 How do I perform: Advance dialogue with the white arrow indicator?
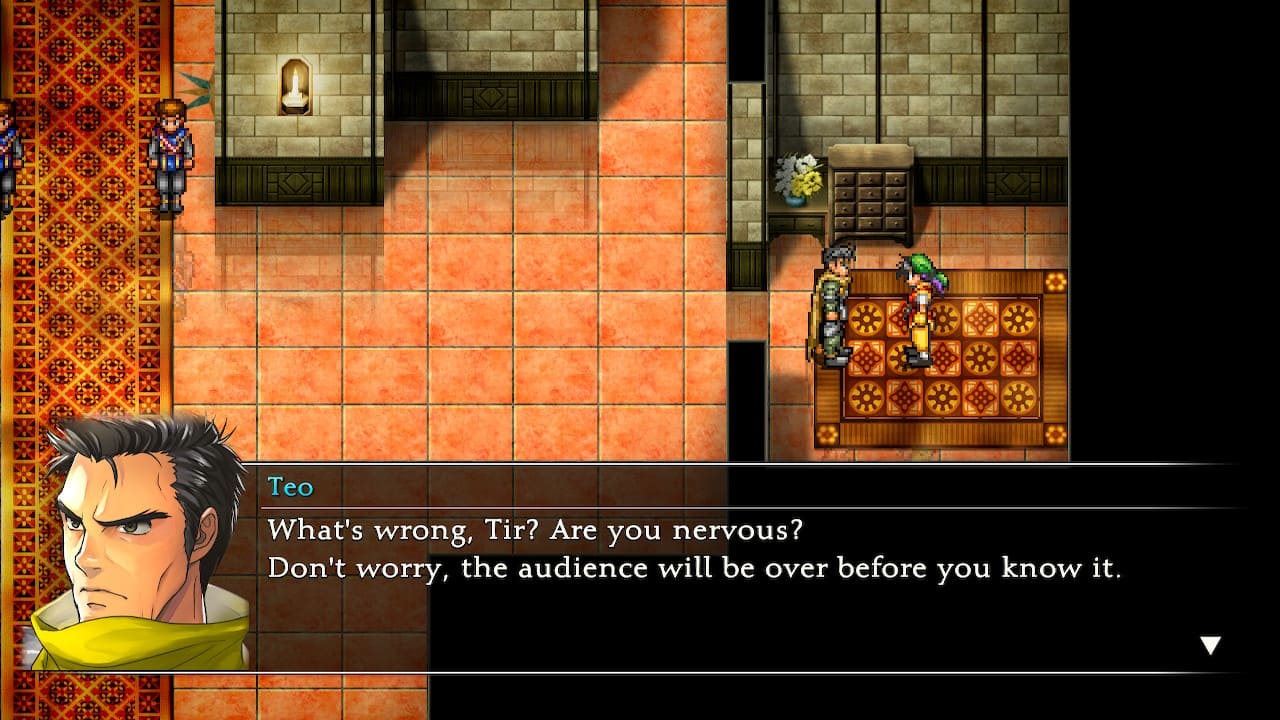[1210, 645]
